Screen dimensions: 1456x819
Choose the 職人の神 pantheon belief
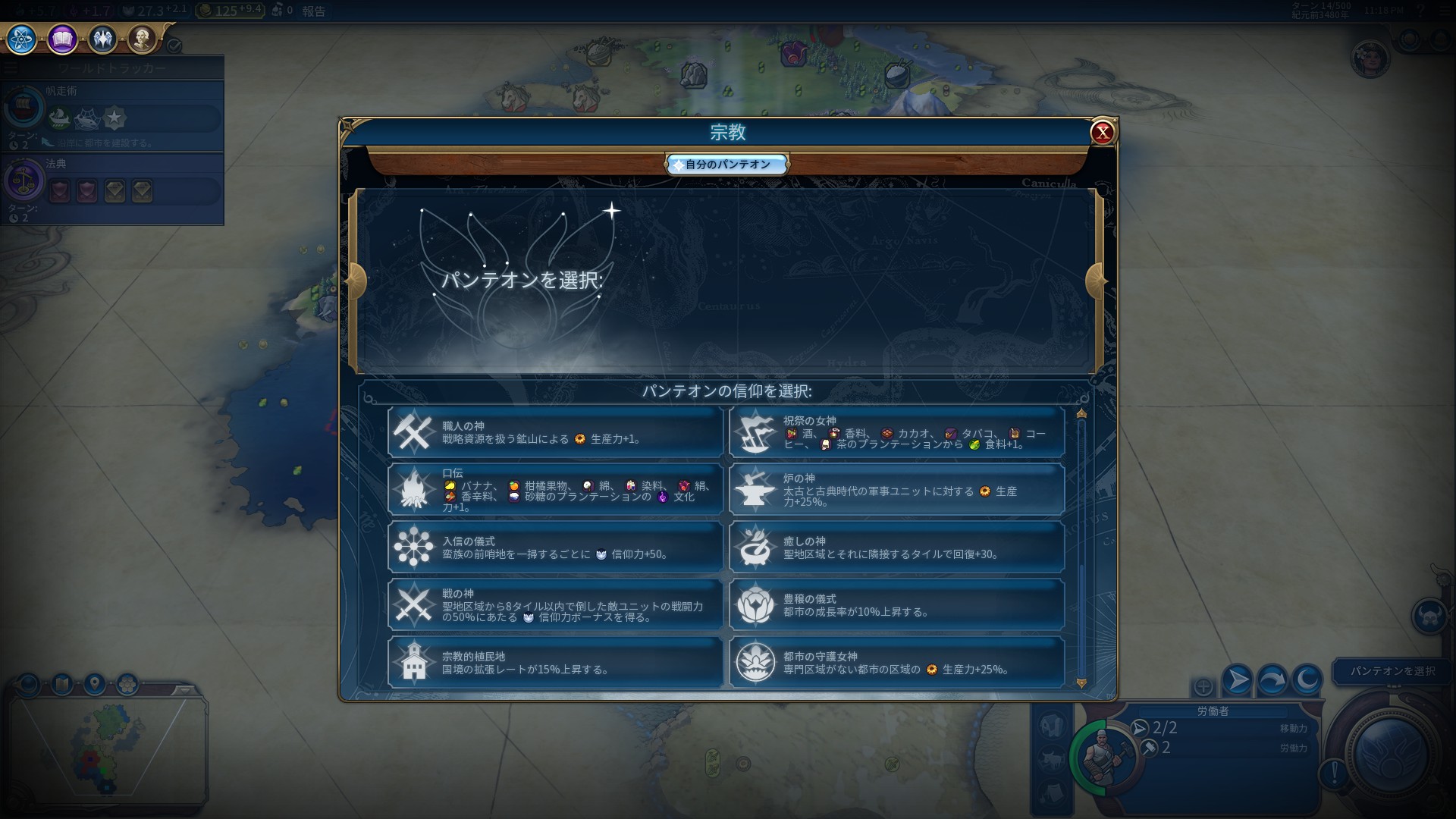555,432
